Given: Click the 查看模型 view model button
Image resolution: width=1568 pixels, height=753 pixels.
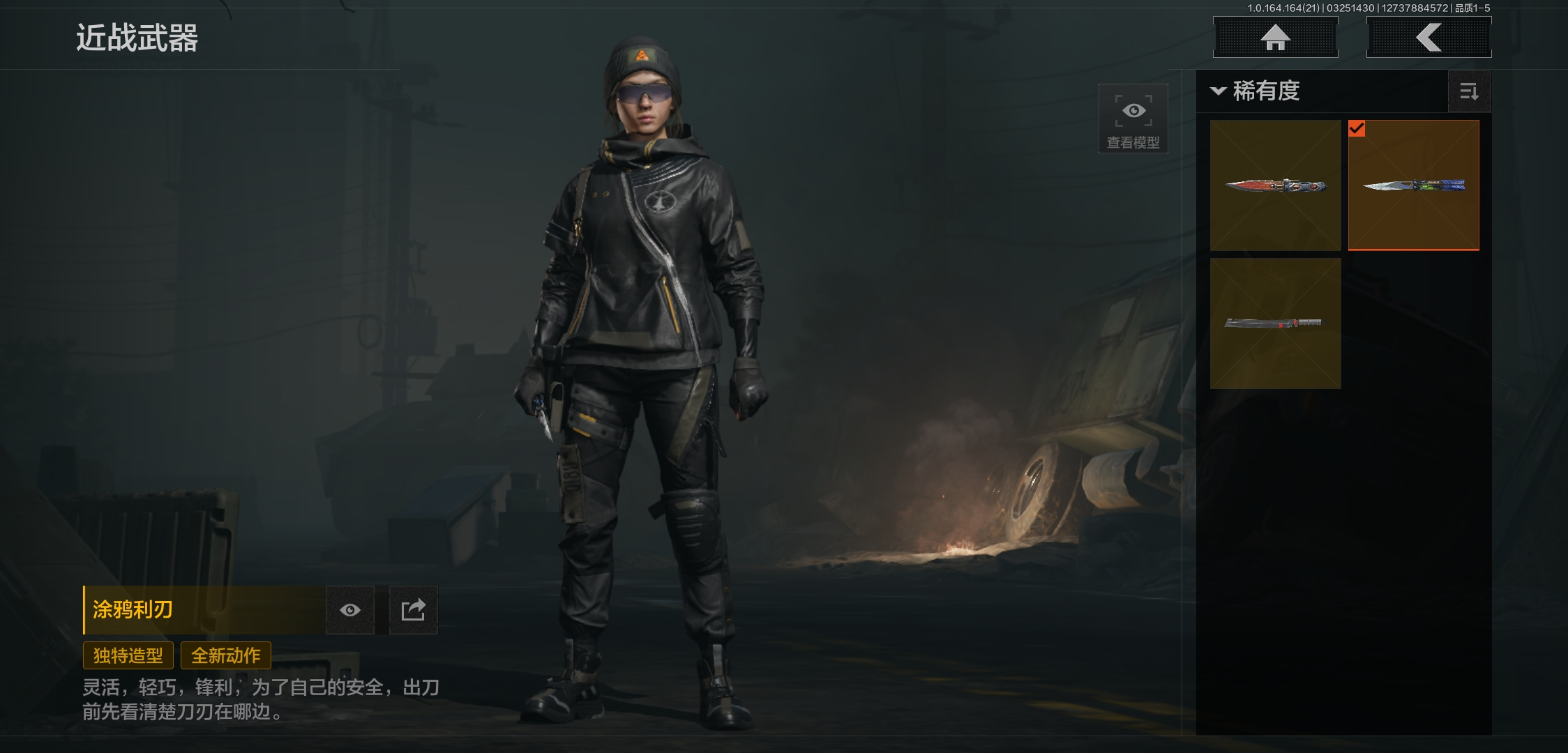Looking at the screenshot, I should (1133, 119).
